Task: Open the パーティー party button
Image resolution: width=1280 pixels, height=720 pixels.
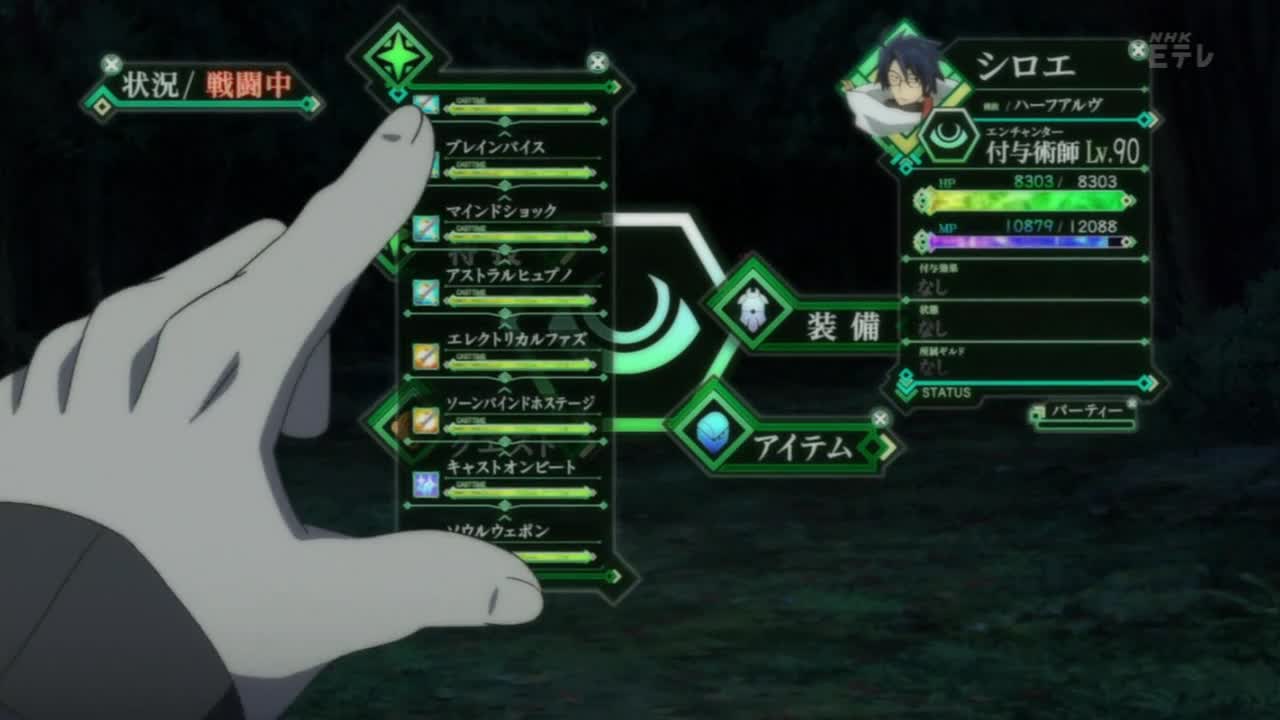Action: point(1085,411)
